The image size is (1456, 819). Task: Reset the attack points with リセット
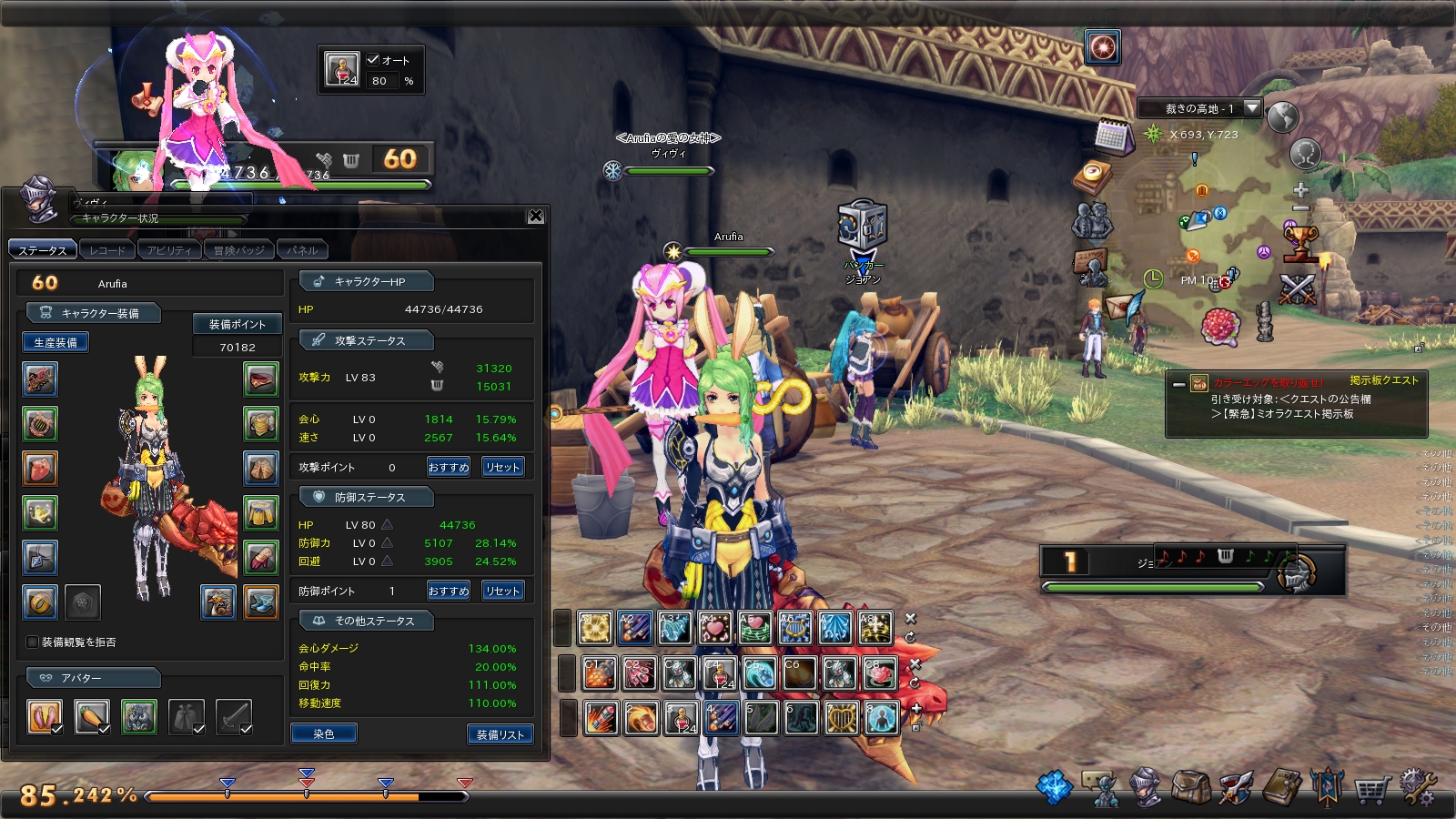click(502, 467)
